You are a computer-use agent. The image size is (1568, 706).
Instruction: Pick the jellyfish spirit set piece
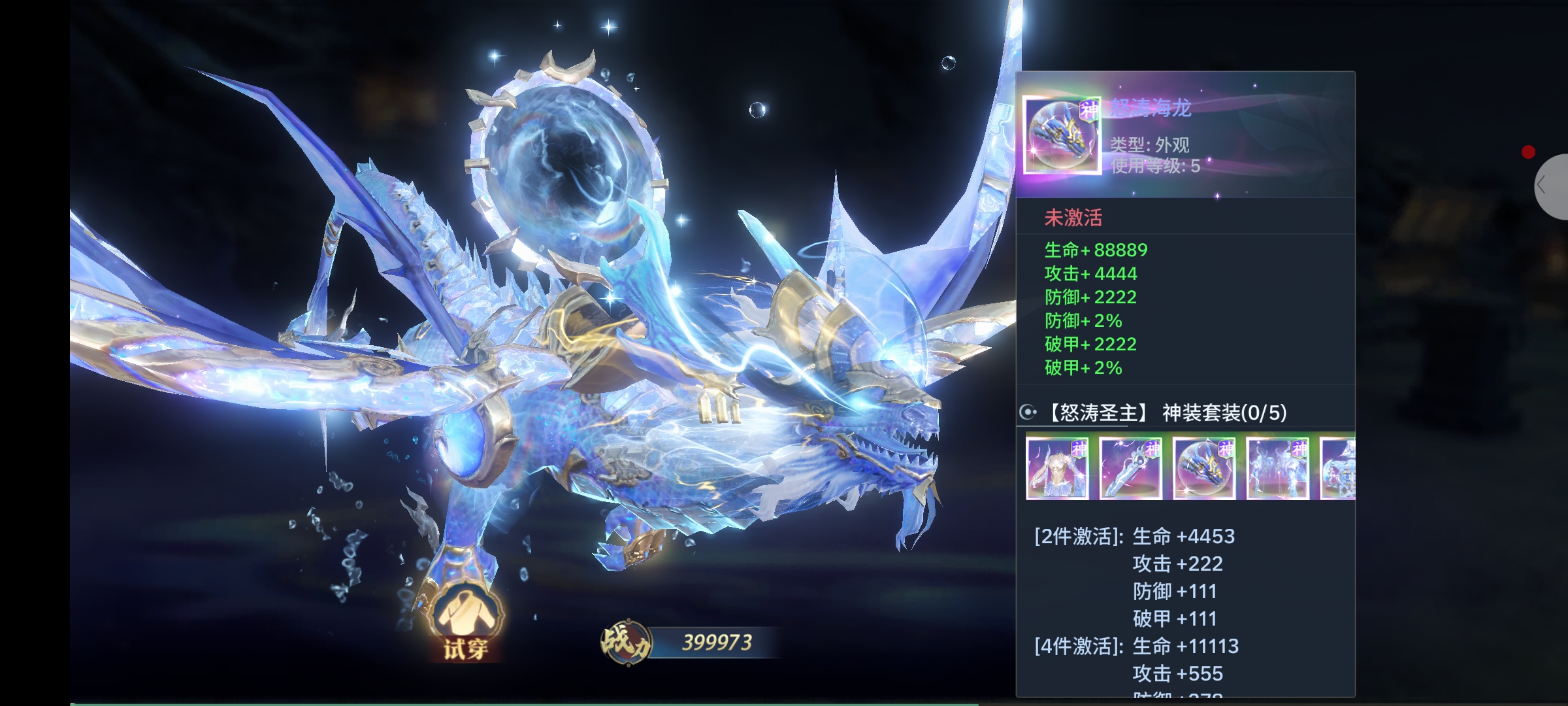1277,468
